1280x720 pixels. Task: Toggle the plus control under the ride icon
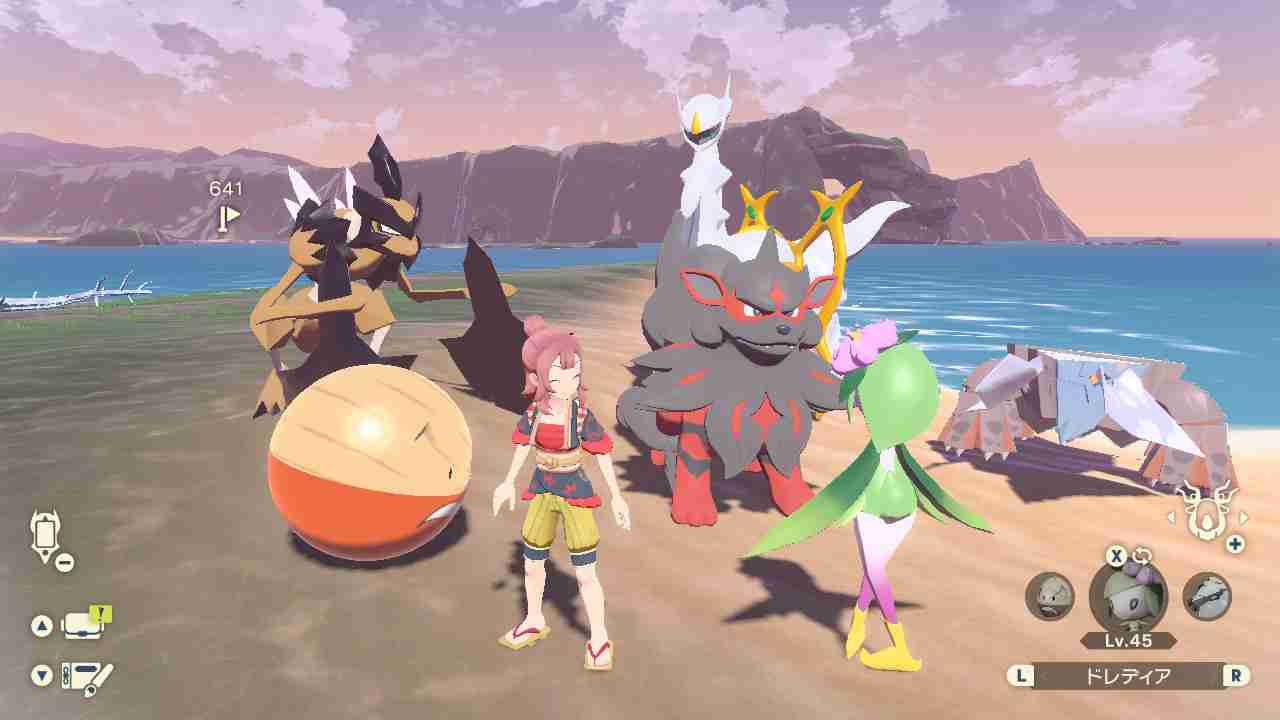pyautogui.click(x=1234, y=542)
